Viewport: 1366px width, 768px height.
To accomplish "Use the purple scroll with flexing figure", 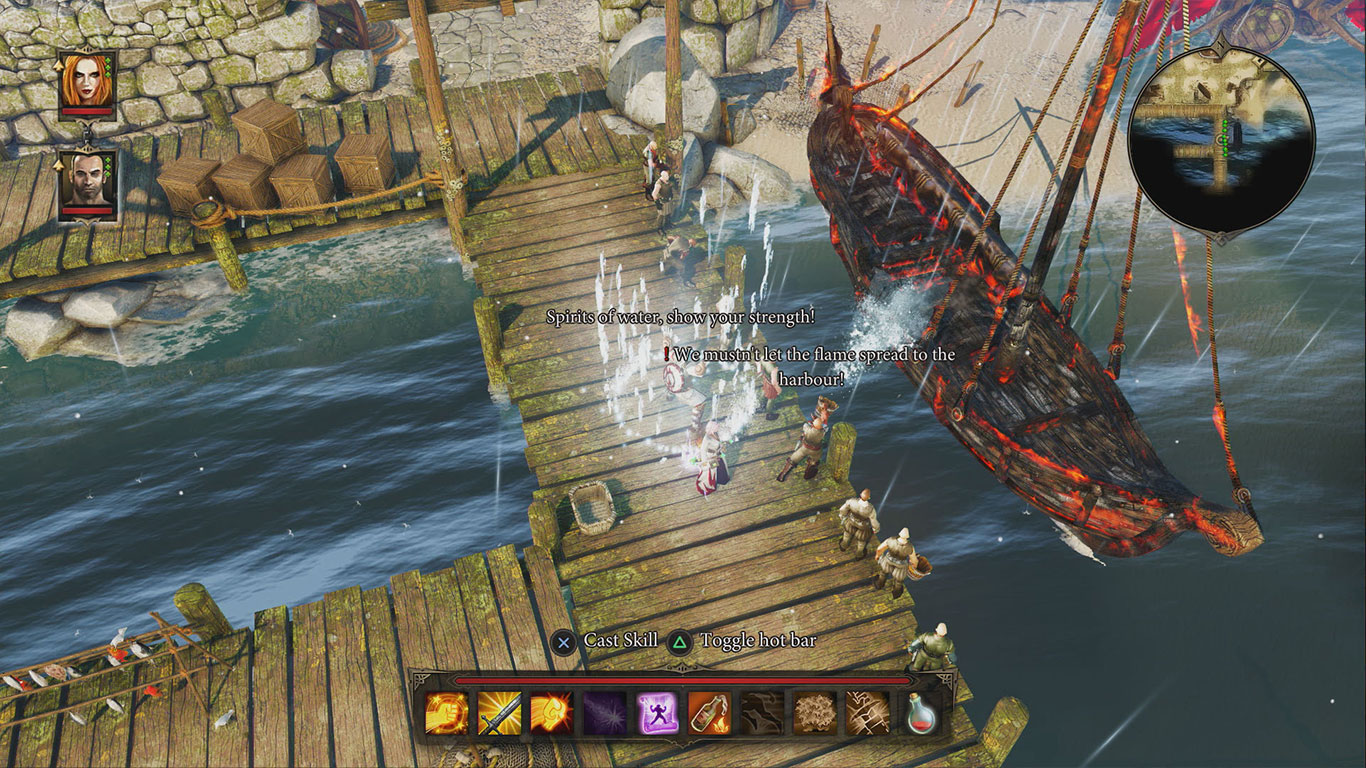I will (x=657, y=714).
